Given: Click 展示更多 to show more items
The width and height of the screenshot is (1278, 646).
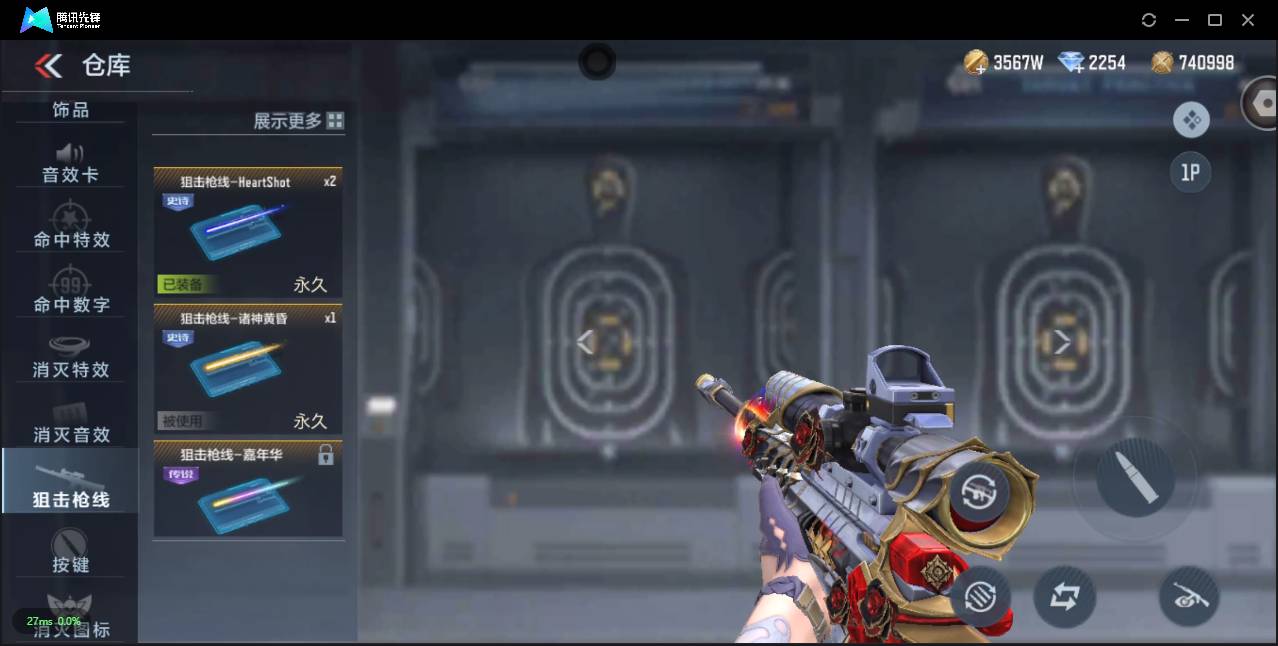Looking at the screenshot, I should point(298,121).
